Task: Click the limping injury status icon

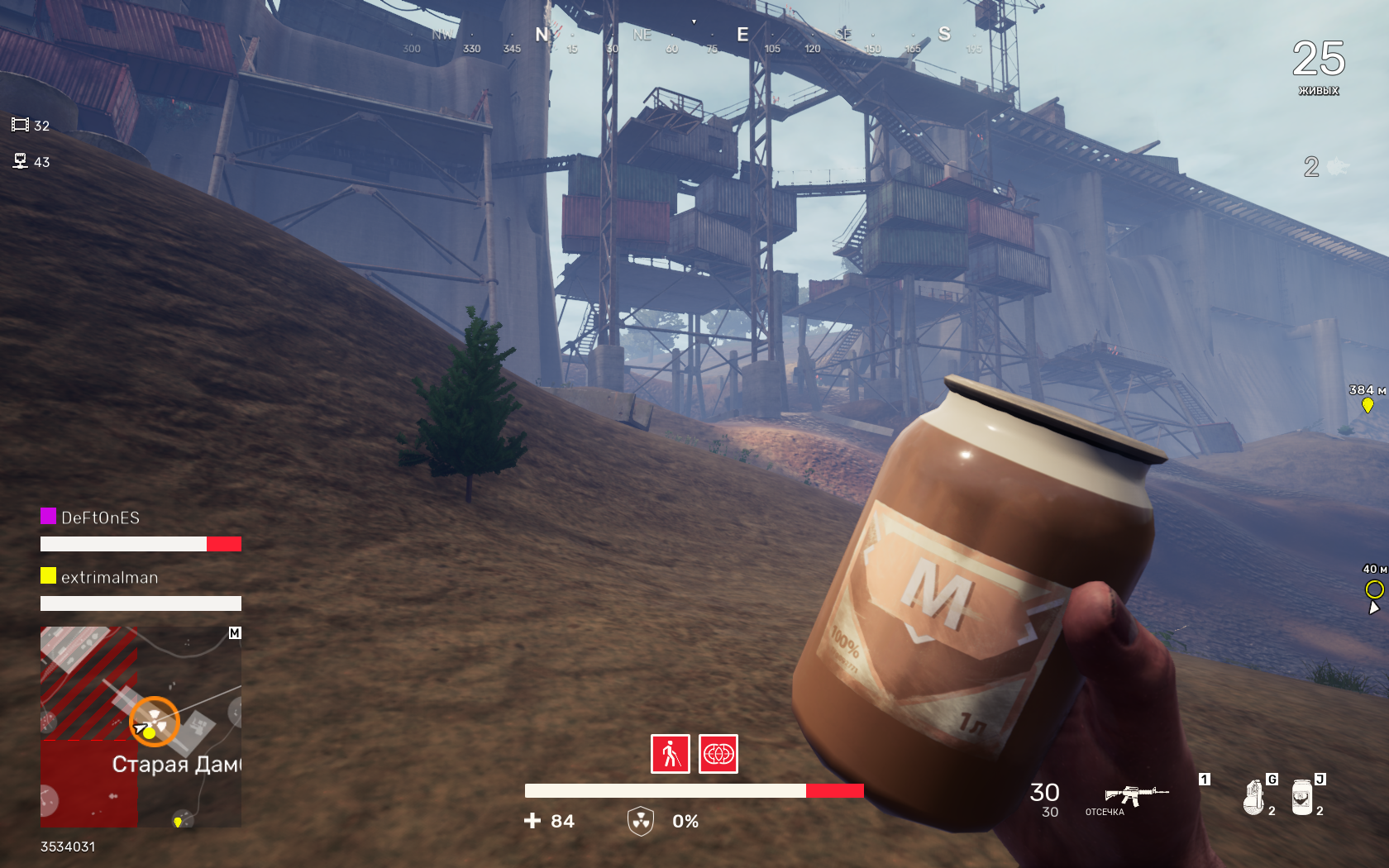Action: tap(670, 754)
